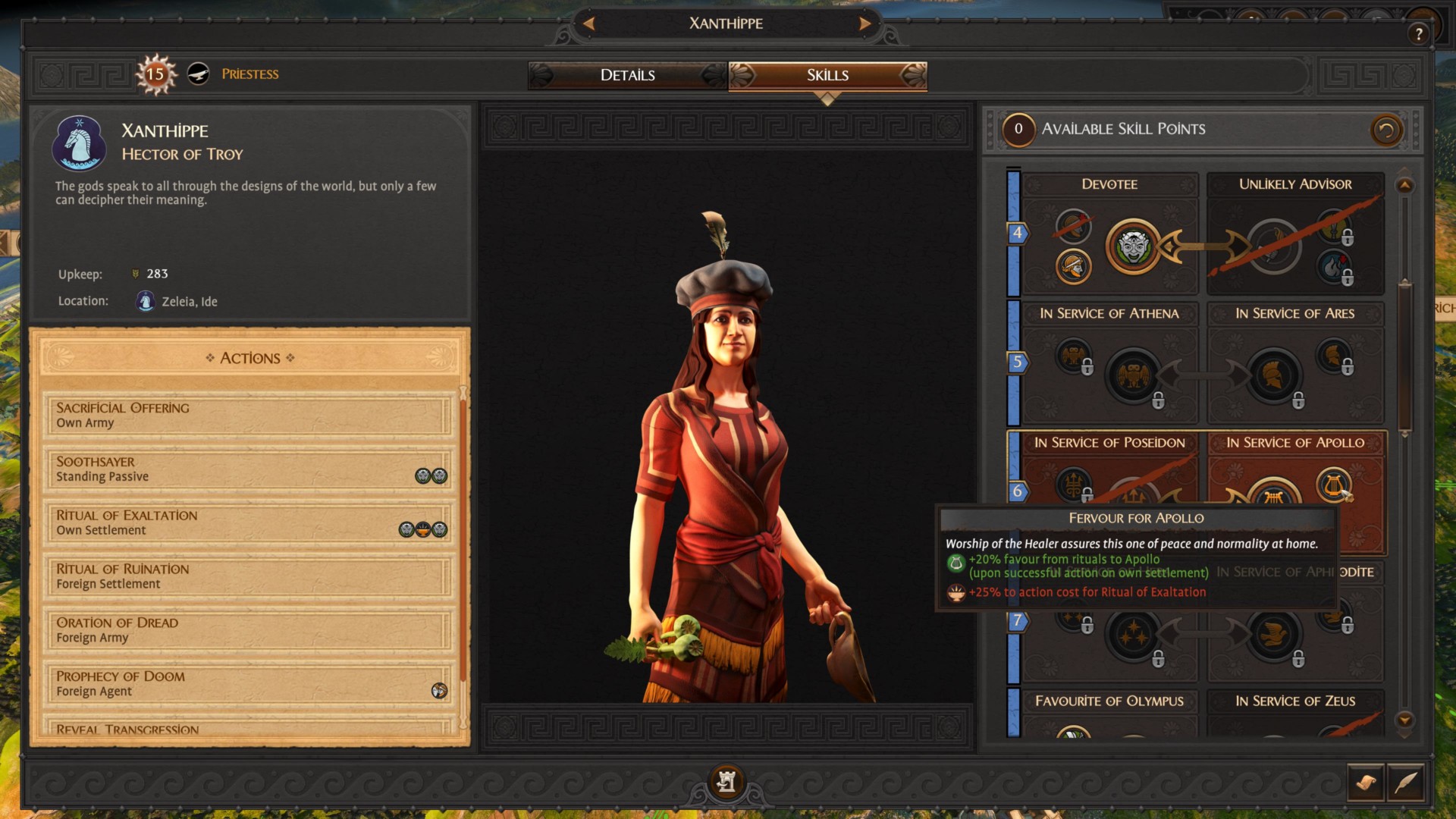Select the Sacrificial Offering action
The height and width of the screenshot is (819, 1456).
247,415
